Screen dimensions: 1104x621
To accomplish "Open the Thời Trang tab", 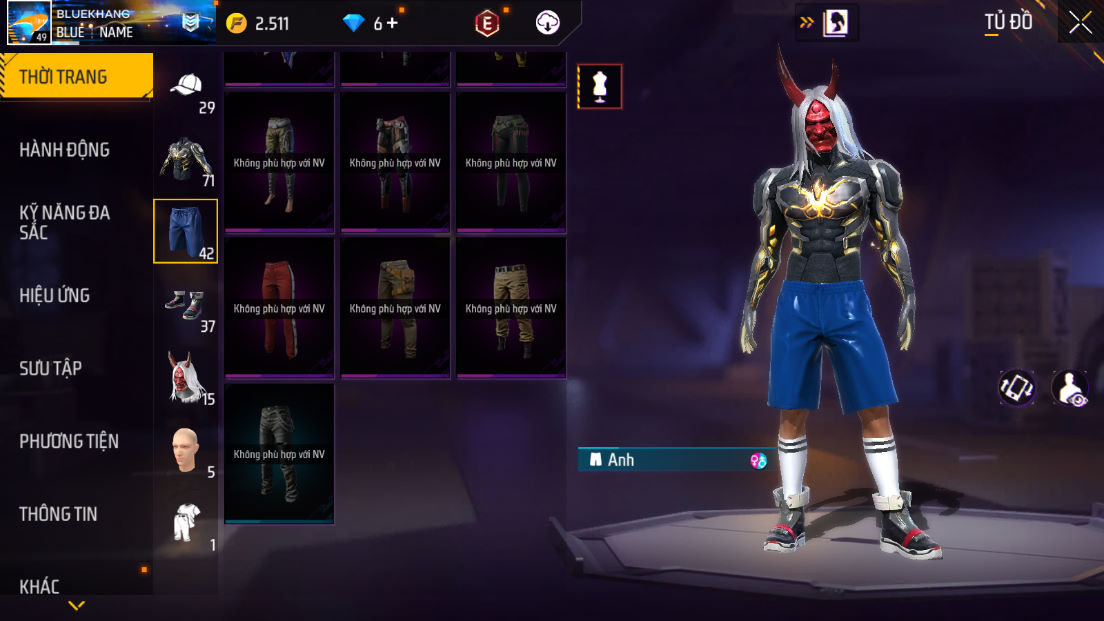I will click(x=76, y=77).
